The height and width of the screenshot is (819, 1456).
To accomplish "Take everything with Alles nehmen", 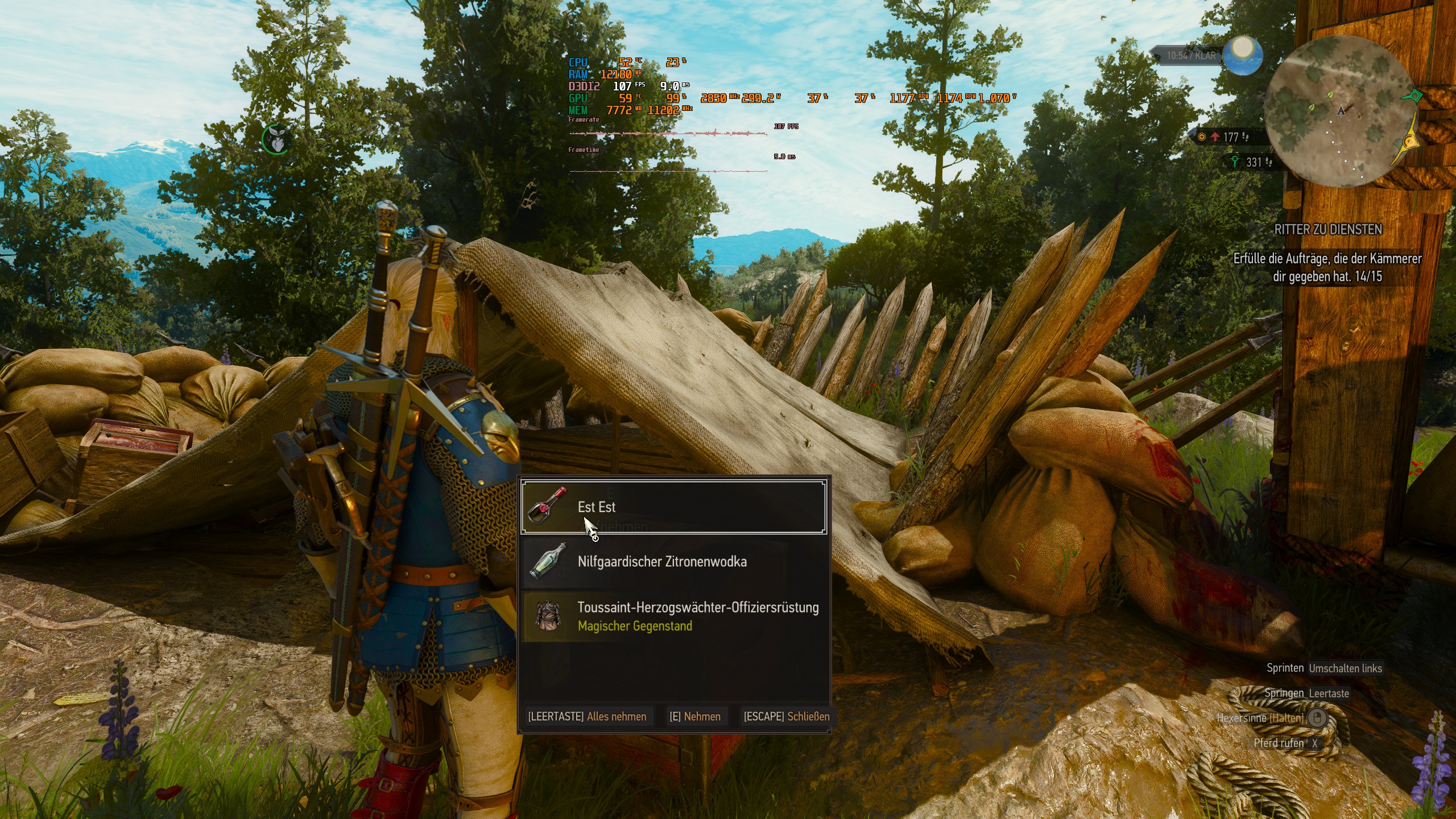I will click(589, 717).
